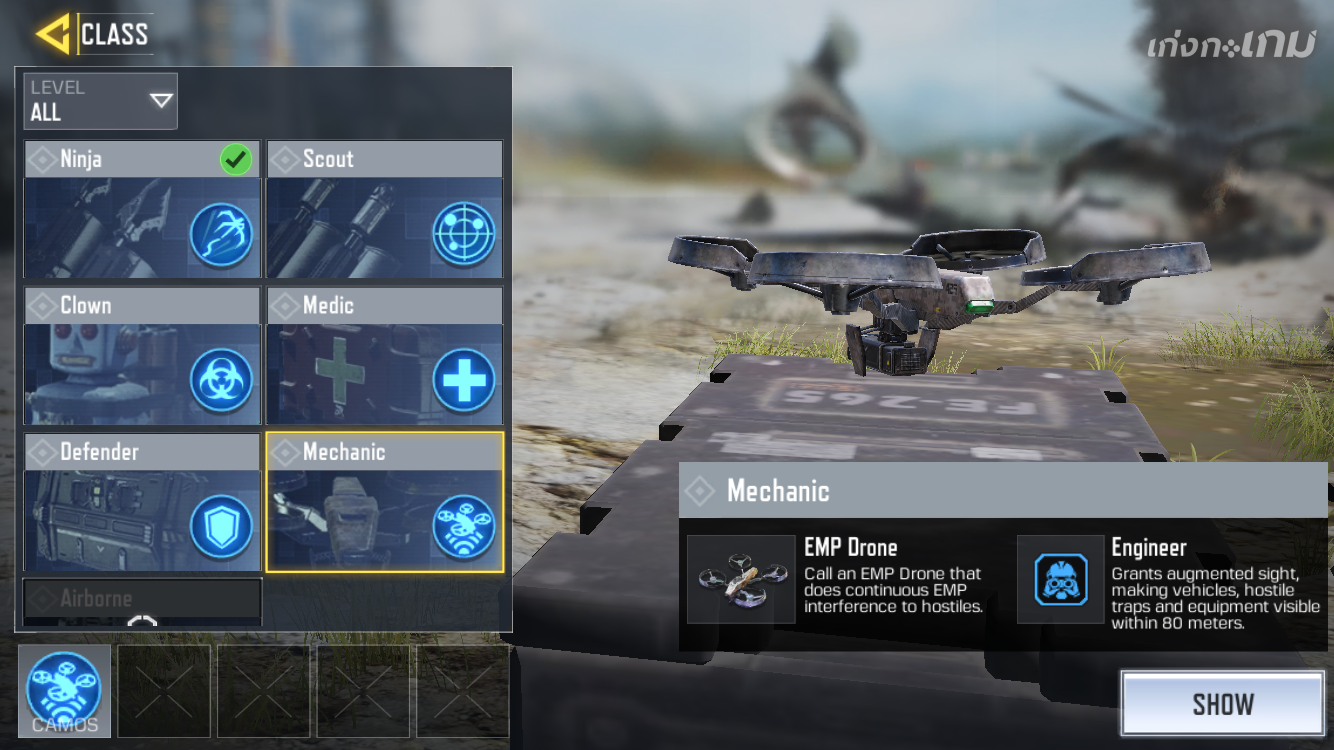Screen dimensions: 1334x750
Task: Choose the Scout class tile
Action: 385,210
